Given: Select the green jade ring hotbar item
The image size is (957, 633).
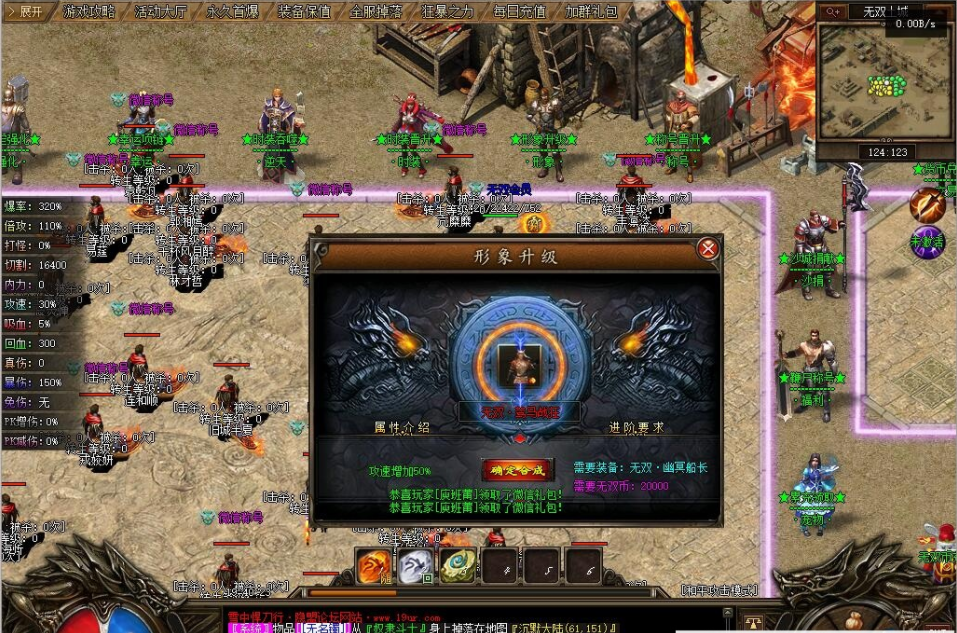Looking at the screenshot, I should click(x=458, y=566).
